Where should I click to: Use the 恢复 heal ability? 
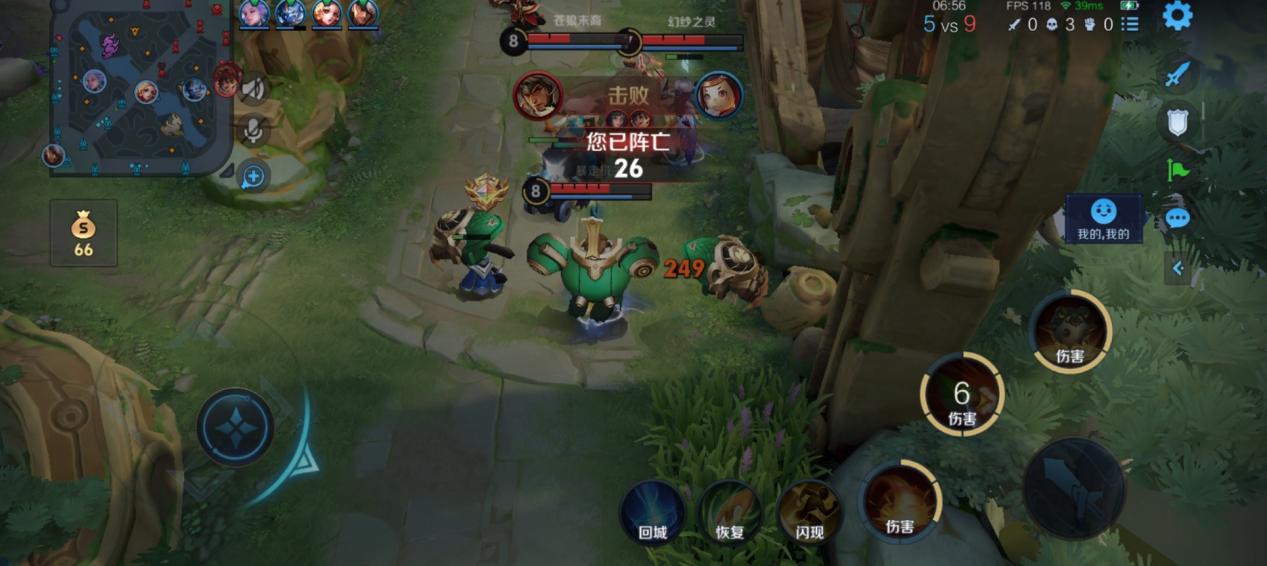pyautogui.click(x=730, y=511)
